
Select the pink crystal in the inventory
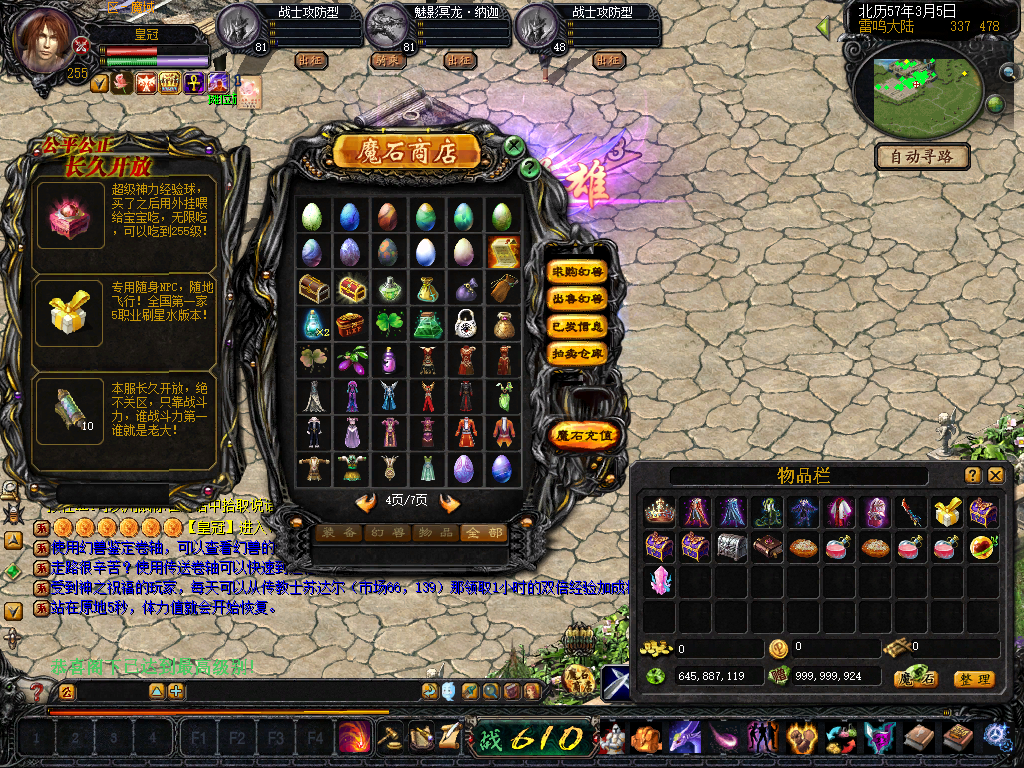[659, 580]
